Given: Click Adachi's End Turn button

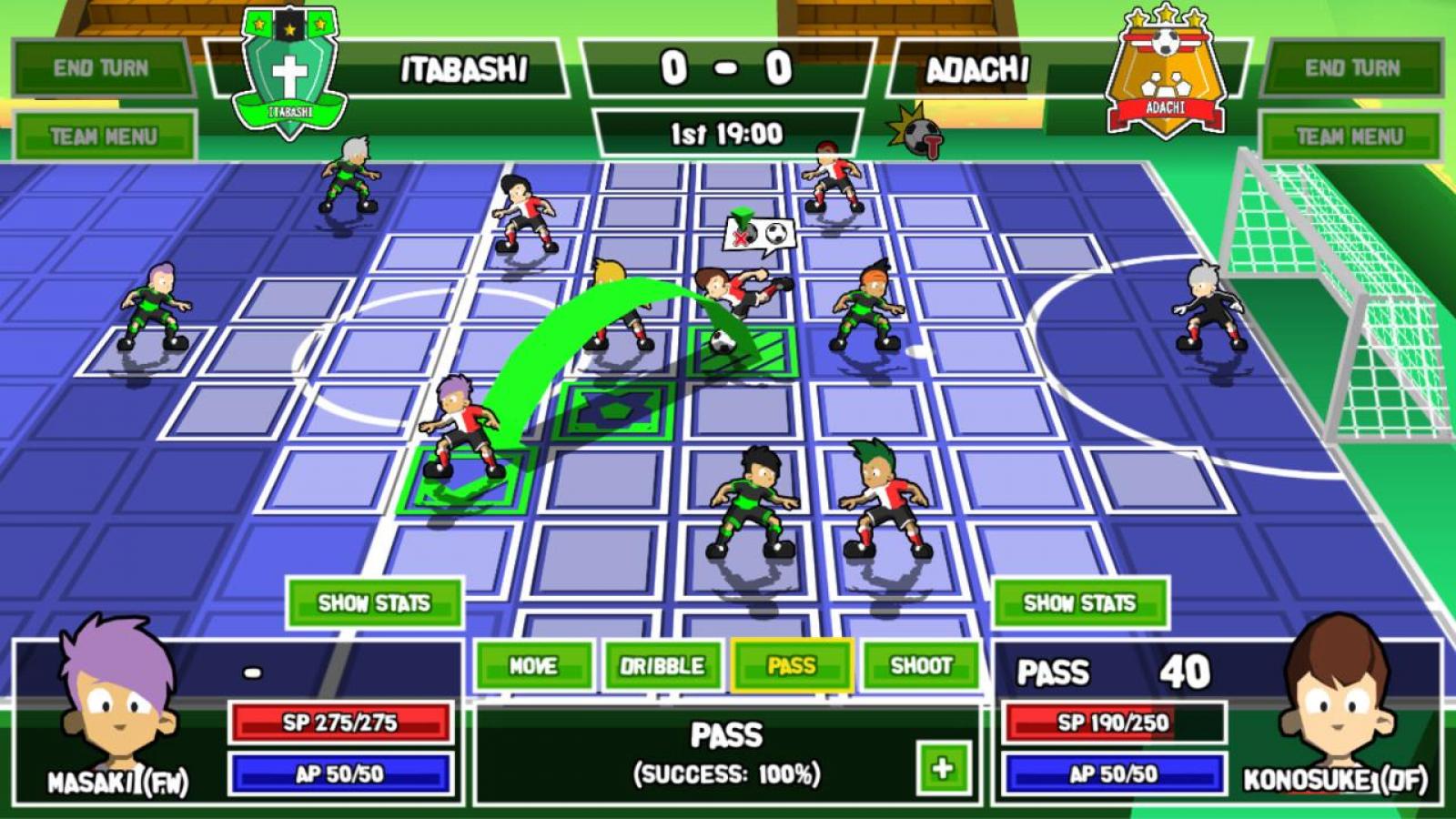Looking at the screenshot, I should 1352,68.
